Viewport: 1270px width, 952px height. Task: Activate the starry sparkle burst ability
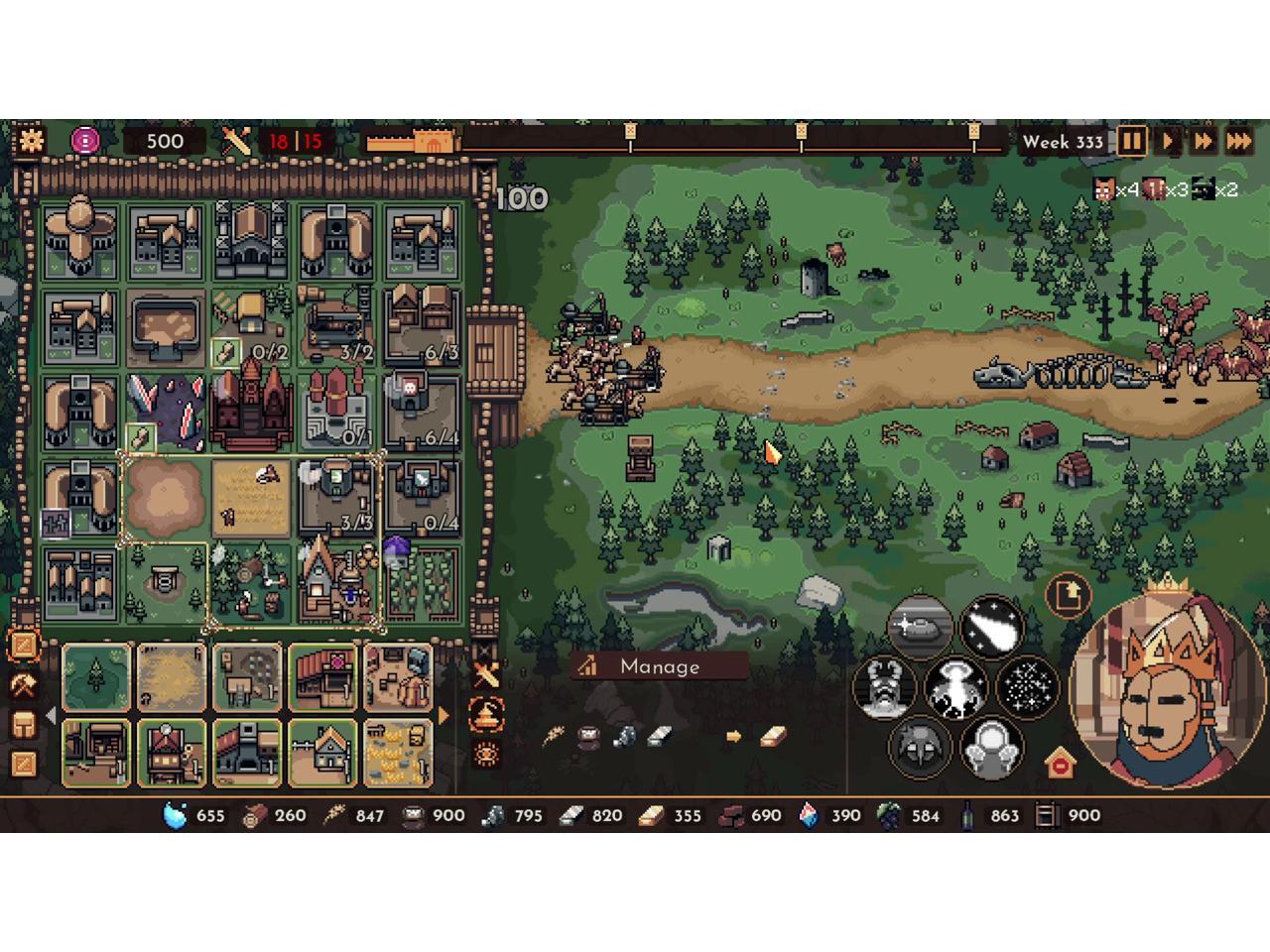point(1027,686)
